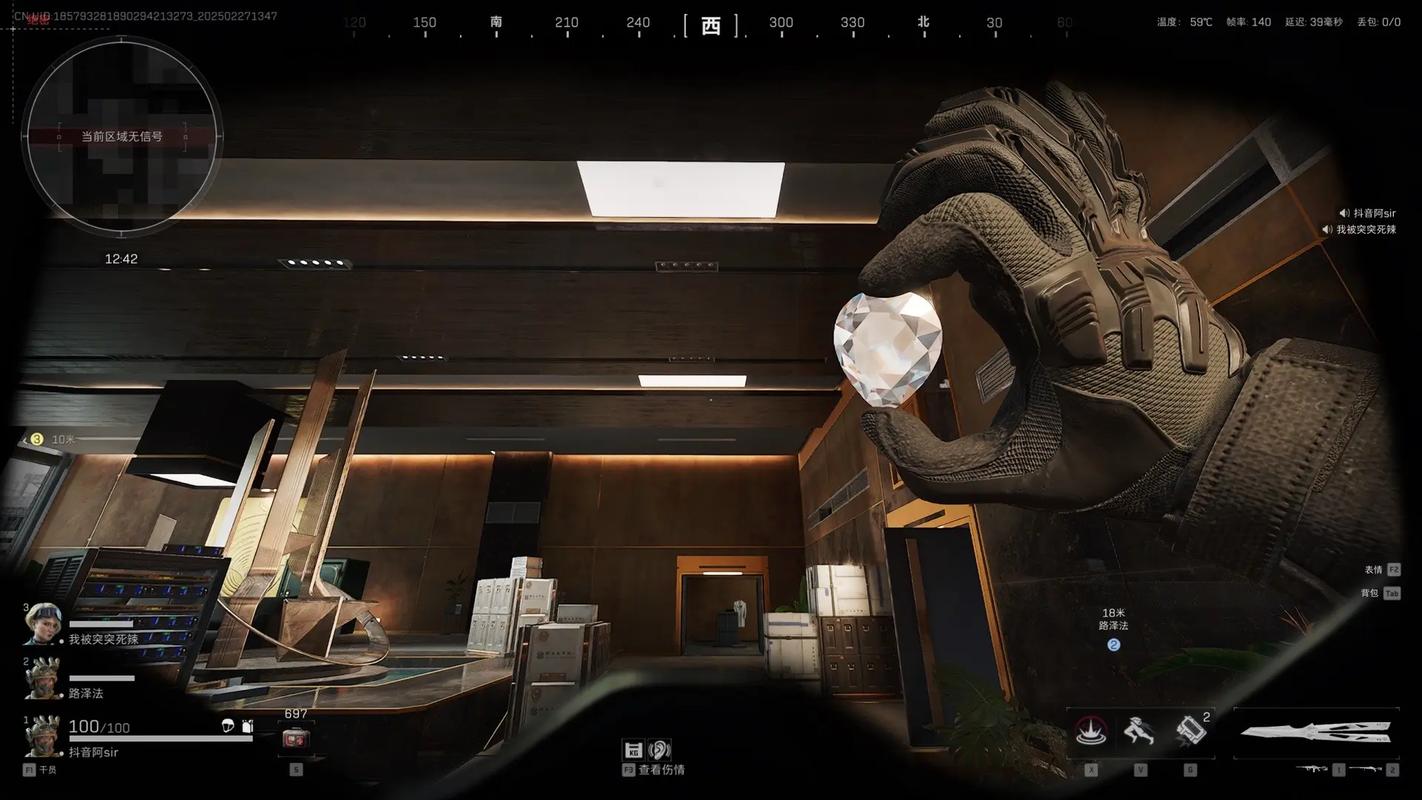Use the red medical kit item

[295, 738]
